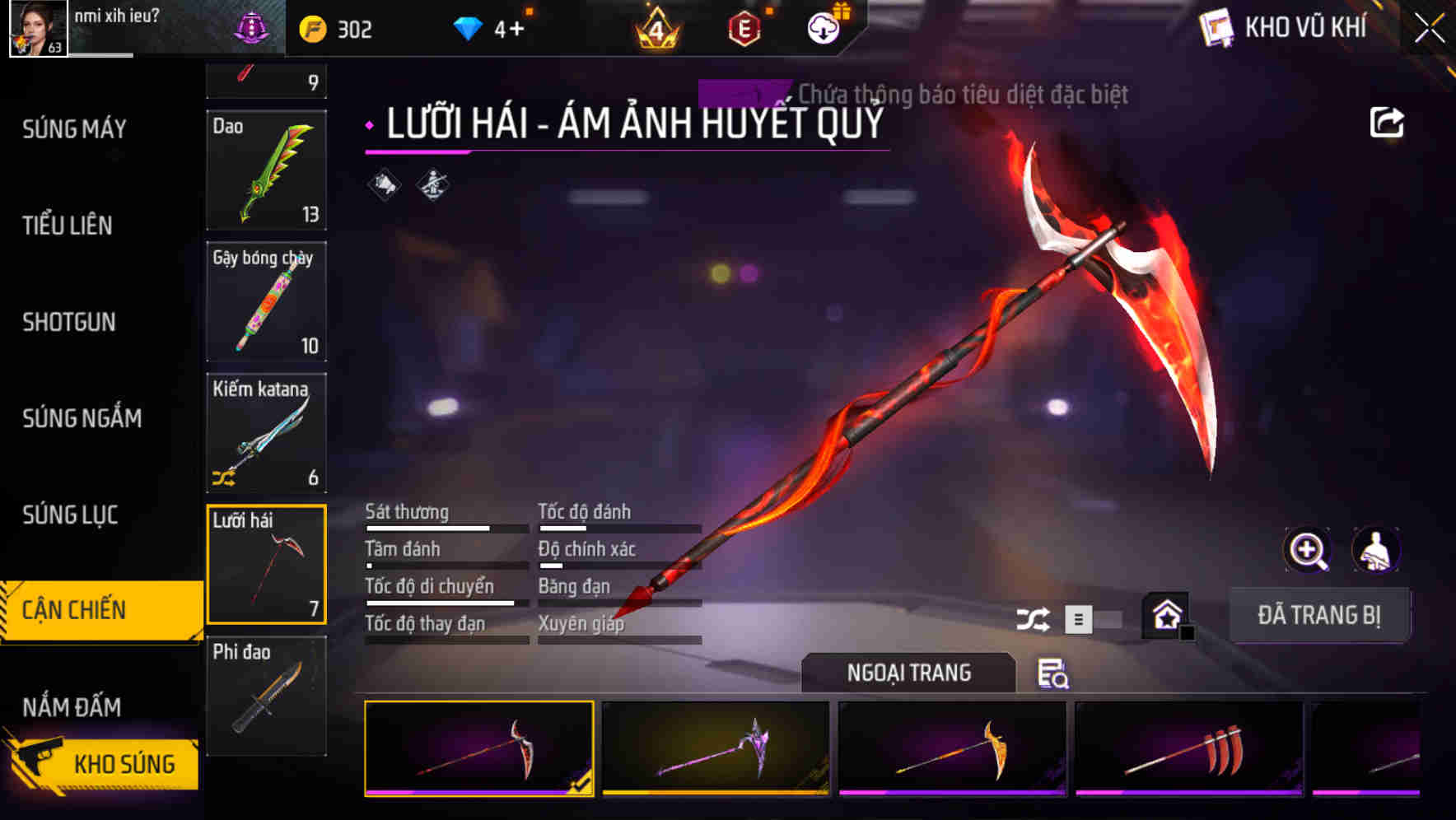This screenshot has width=1456, height=820.
Task: Click the soldier diamond icon next to the megaphone
Action: coord(431,184)
